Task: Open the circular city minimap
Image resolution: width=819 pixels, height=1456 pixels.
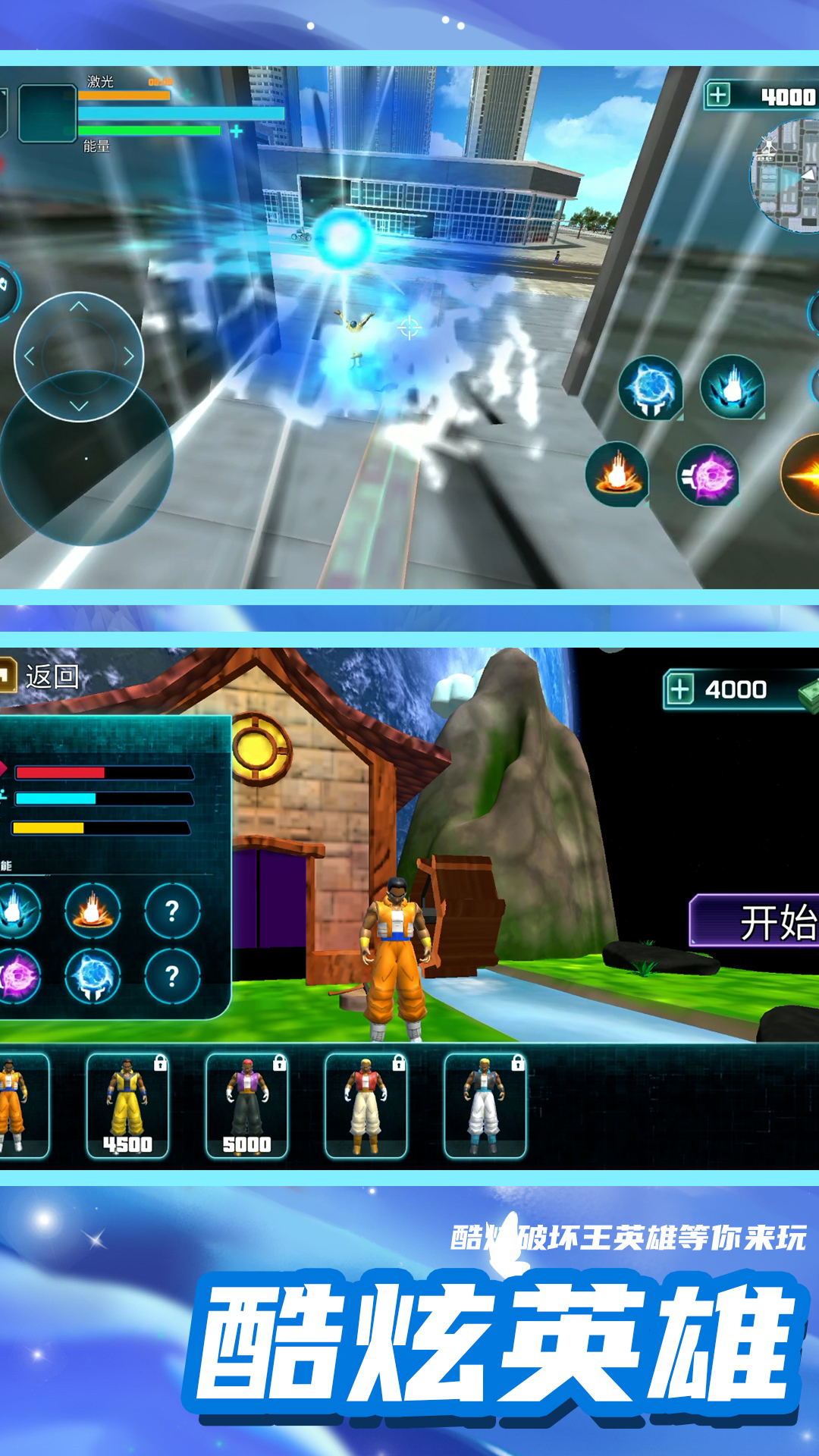Action: click(x=787, y=176)
